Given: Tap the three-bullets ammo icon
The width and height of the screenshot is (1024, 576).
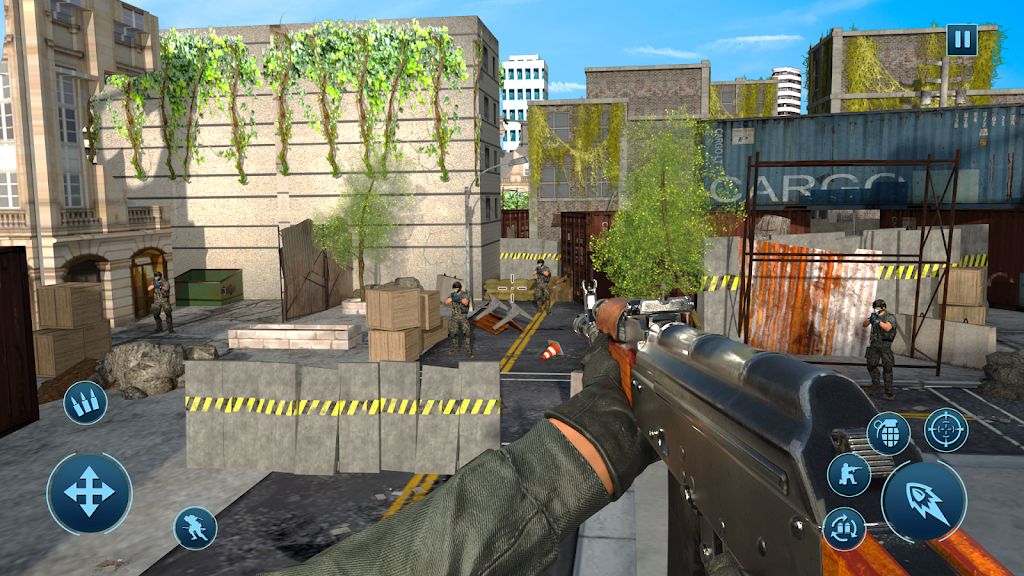Looking at the screenshot, I should [85, 403].
